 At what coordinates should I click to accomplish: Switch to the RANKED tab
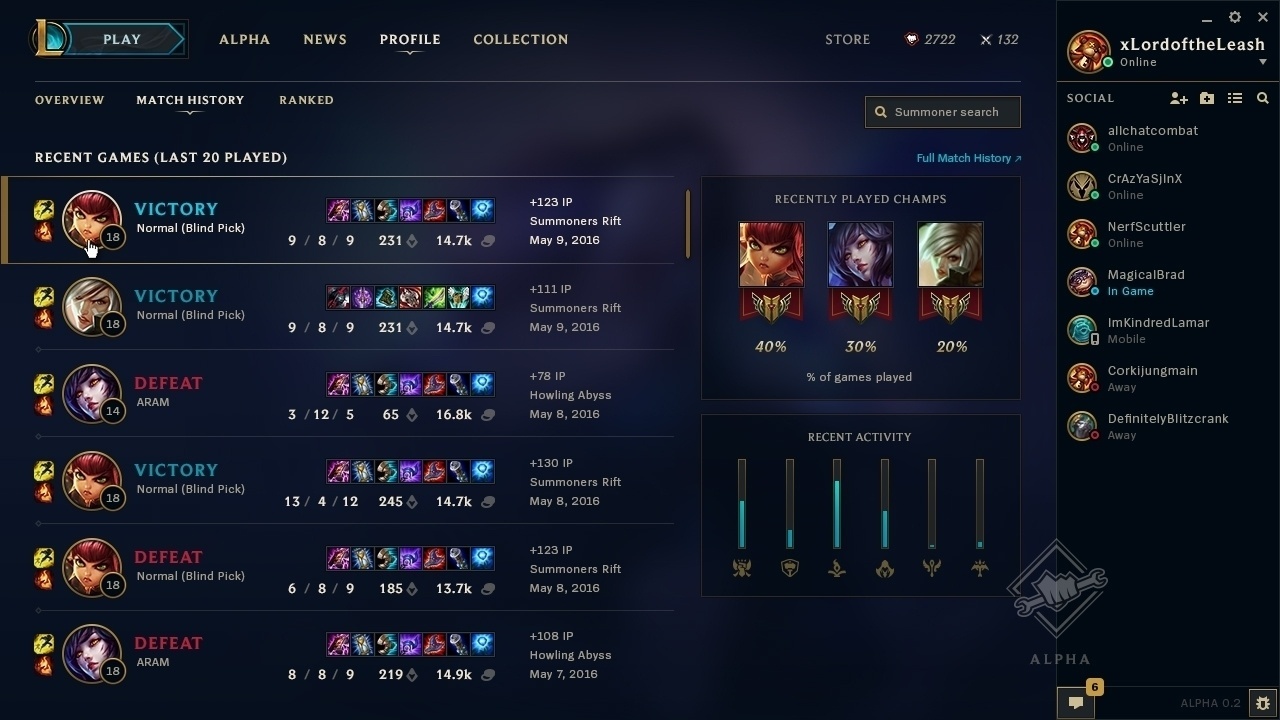tap(306, 100)
